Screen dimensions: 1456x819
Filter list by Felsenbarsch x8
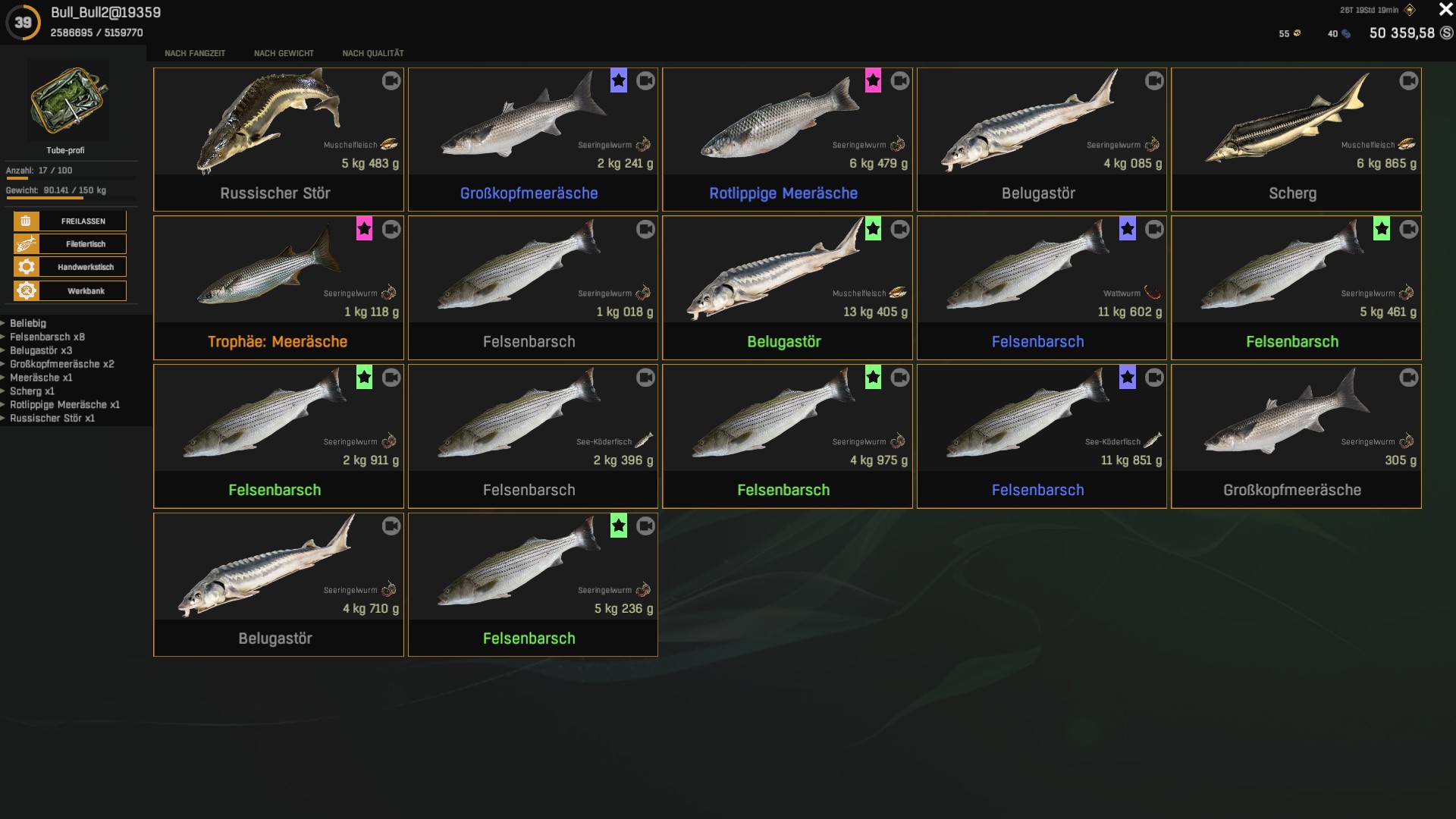pyautogui.click(x=47, y=337)
